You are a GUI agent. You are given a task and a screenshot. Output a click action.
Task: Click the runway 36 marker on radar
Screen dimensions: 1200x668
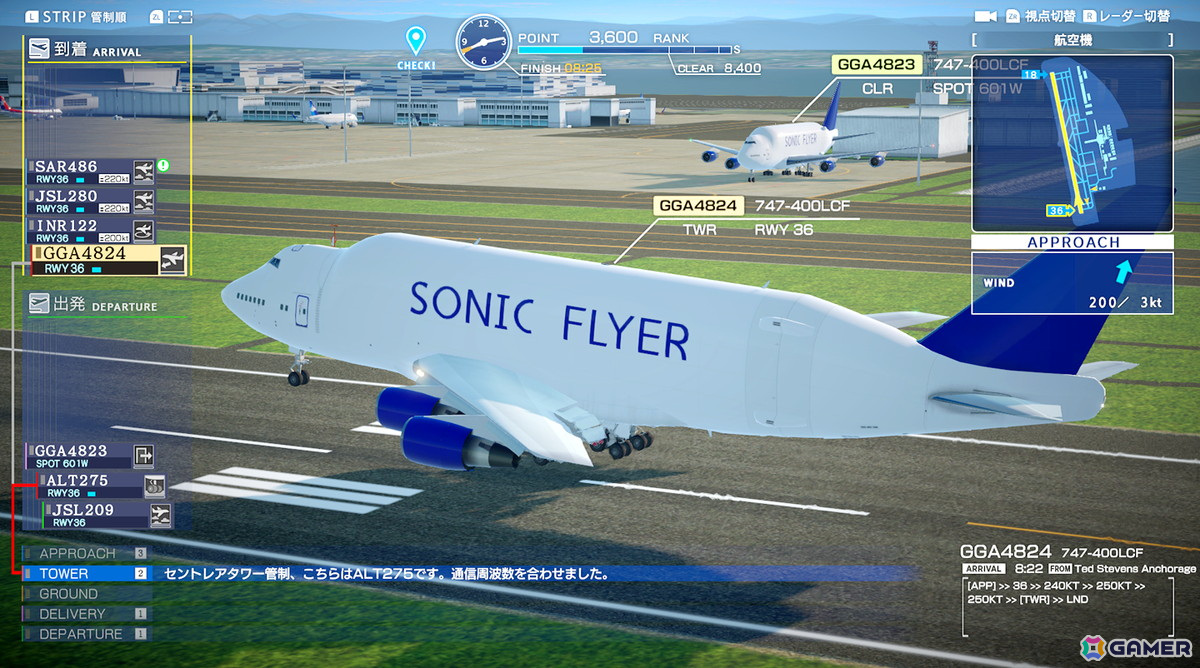click(1060, 210)
